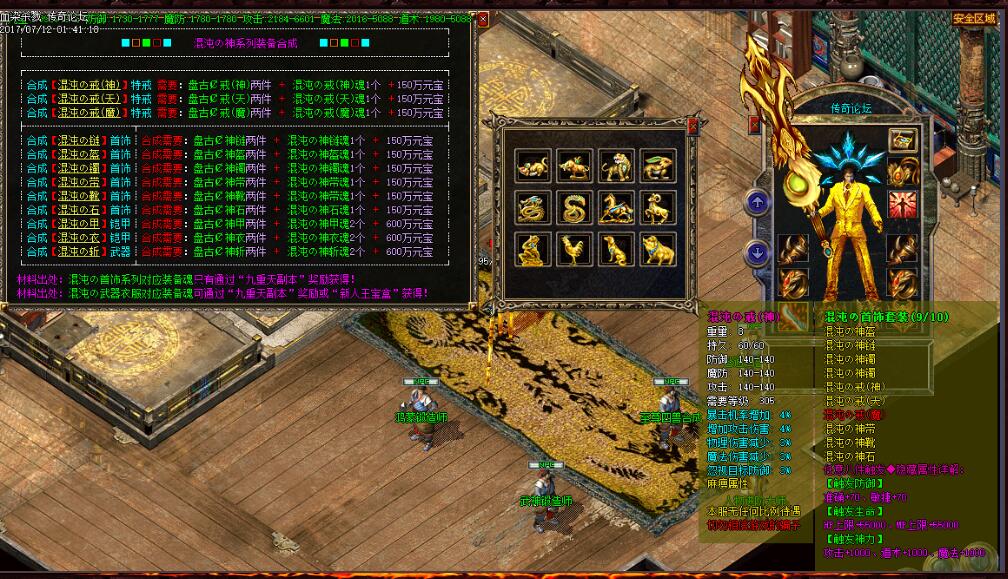The image size is (1008, 579).
Task: Click the down arrow beside character panel
Action: [757, 253]
